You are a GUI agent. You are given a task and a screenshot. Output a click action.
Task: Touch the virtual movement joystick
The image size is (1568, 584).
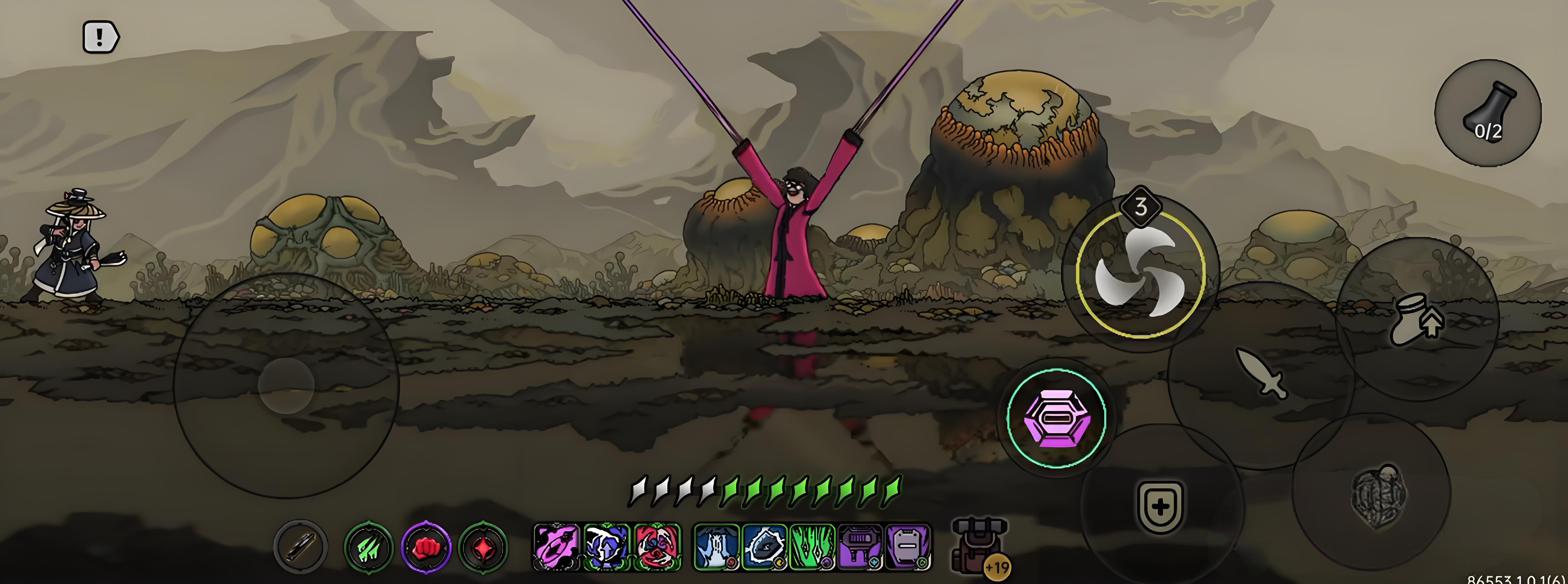[286, 385]
